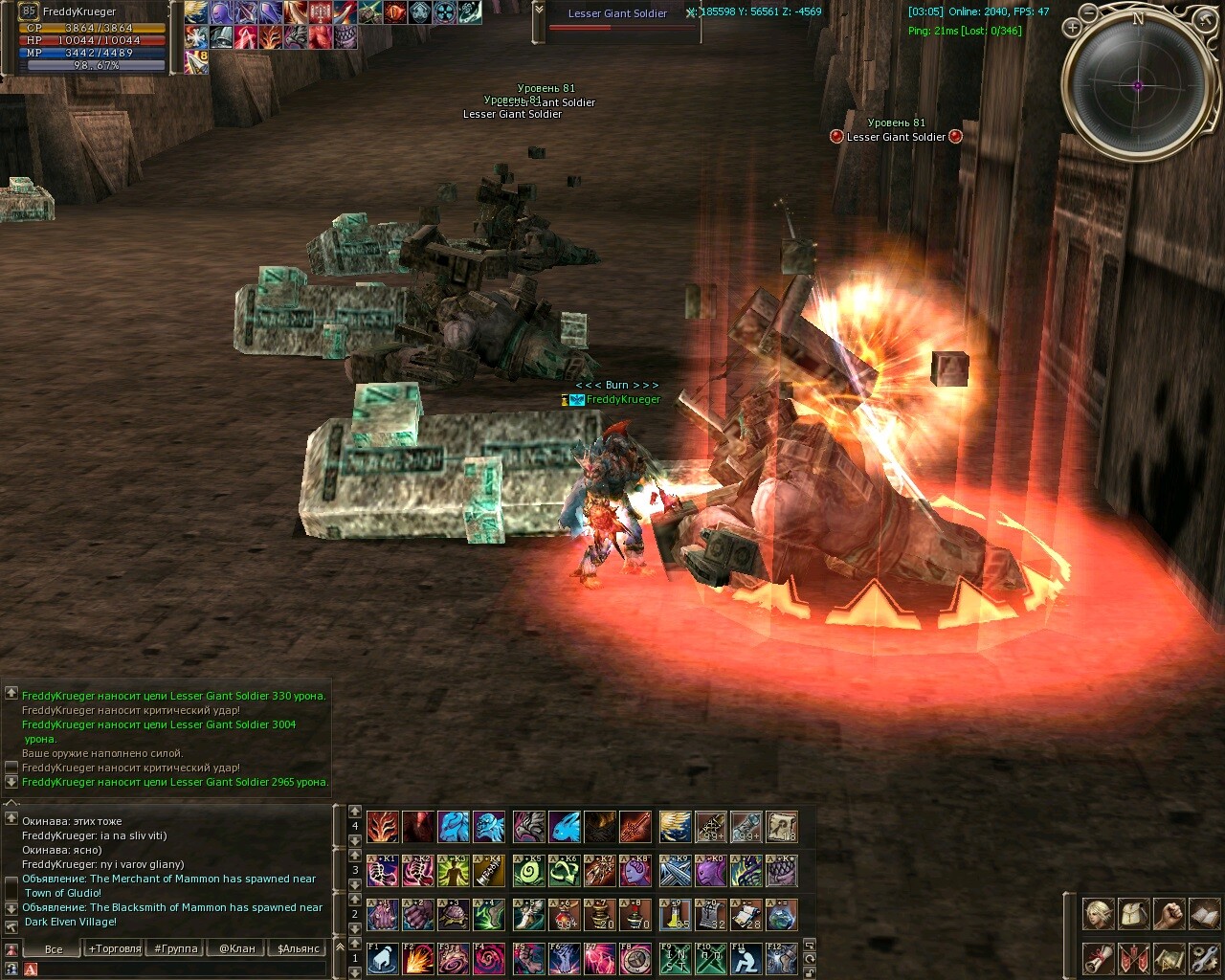Image resolution: width=1225 pixels, height=980 pixels.
Task: Open the system settings wrench icon
Action: pos(1204,957)
